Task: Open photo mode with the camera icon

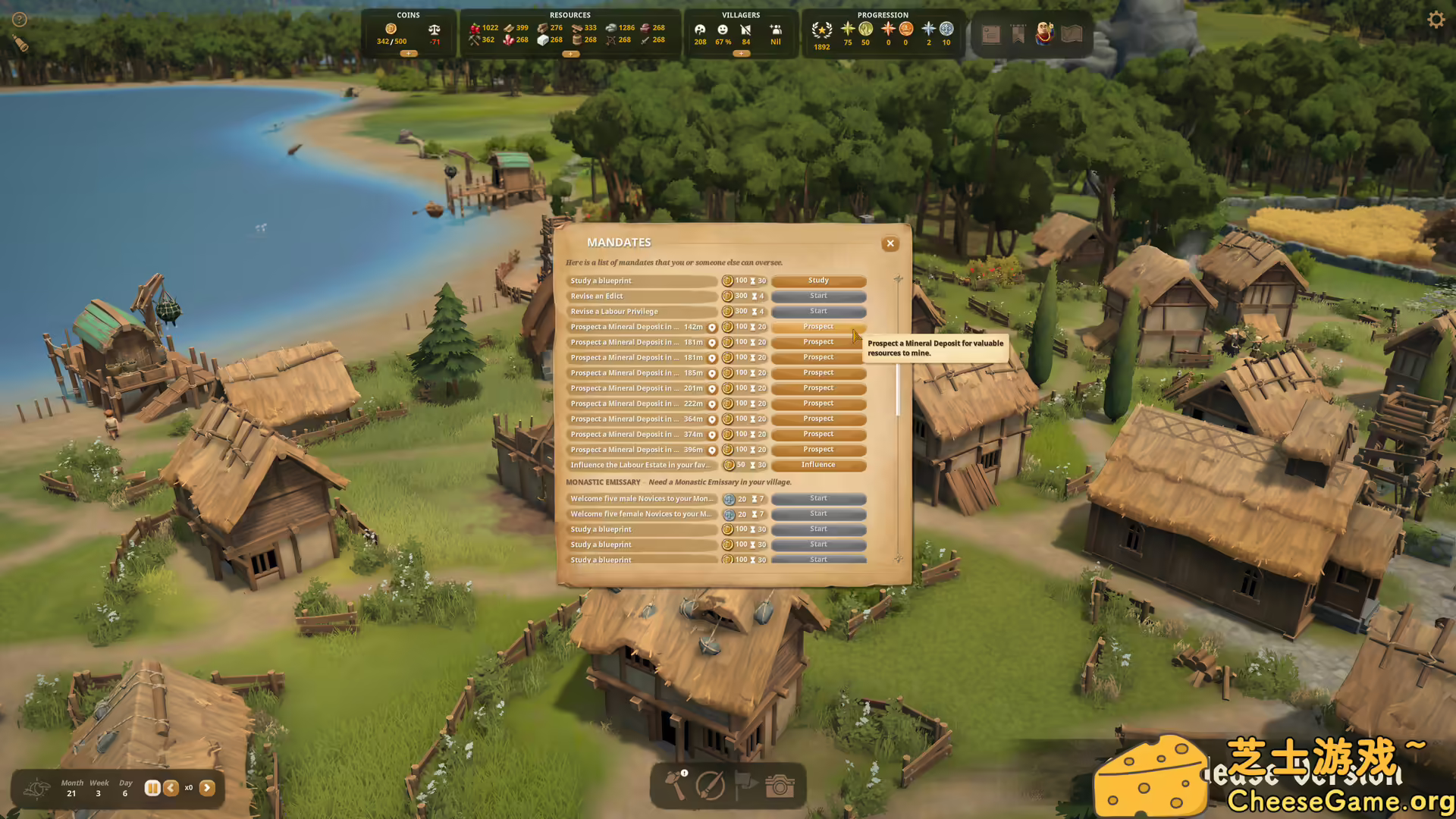Action: coord(780,786)
